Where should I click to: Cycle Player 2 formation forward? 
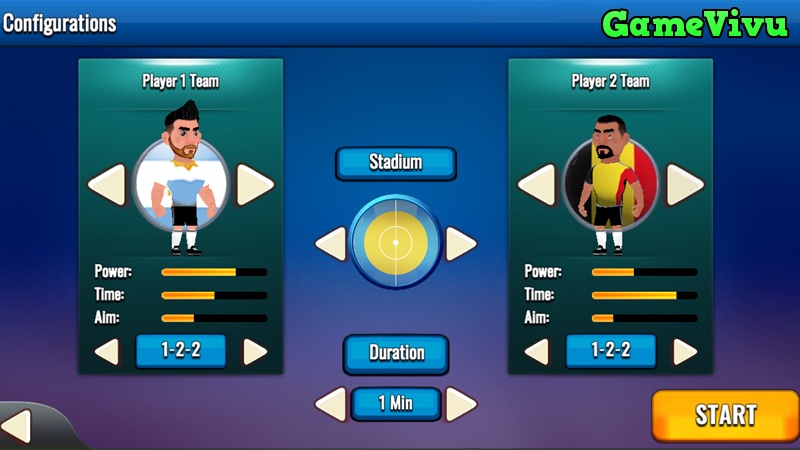point(685,351)
